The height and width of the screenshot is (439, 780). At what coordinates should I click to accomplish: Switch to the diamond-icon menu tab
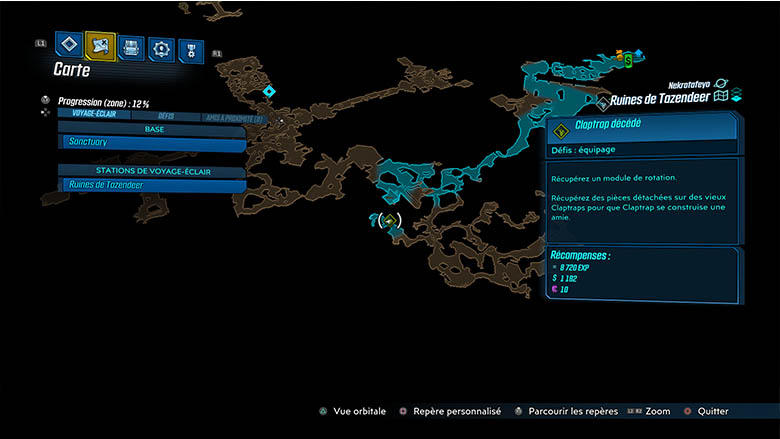(x=69, y=45)
